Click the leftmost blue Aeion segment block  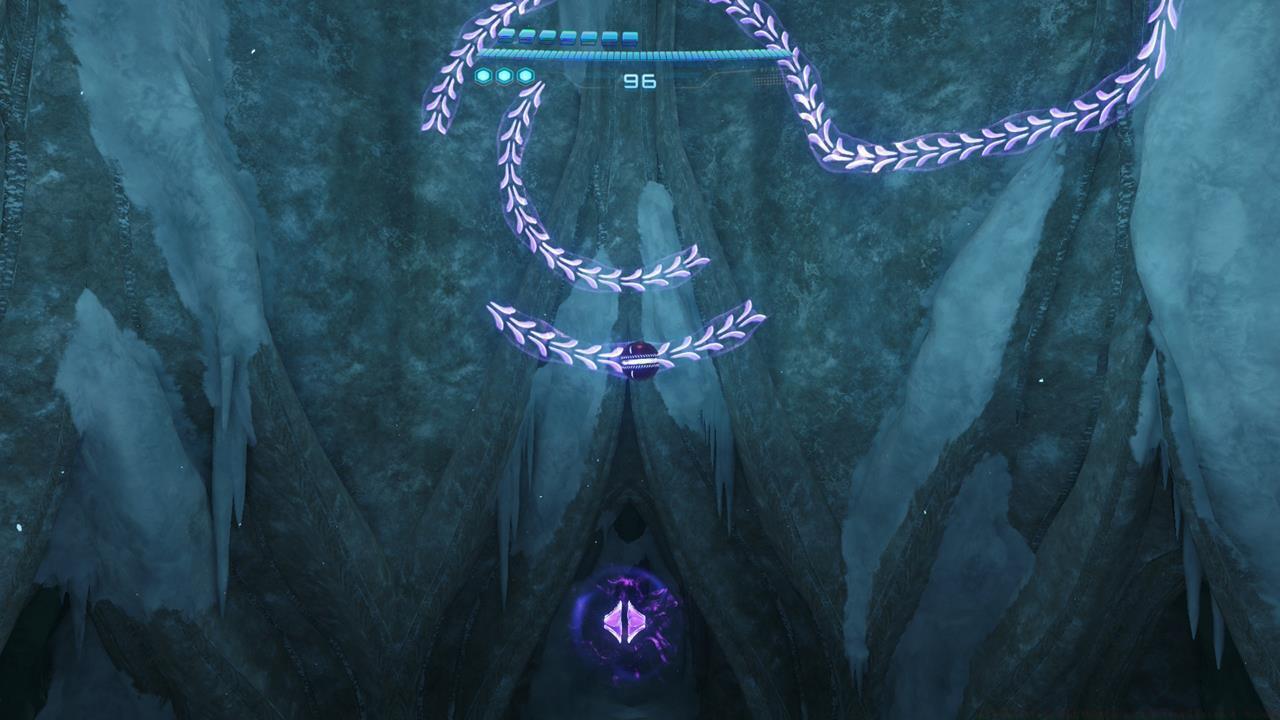pos(508,37)
